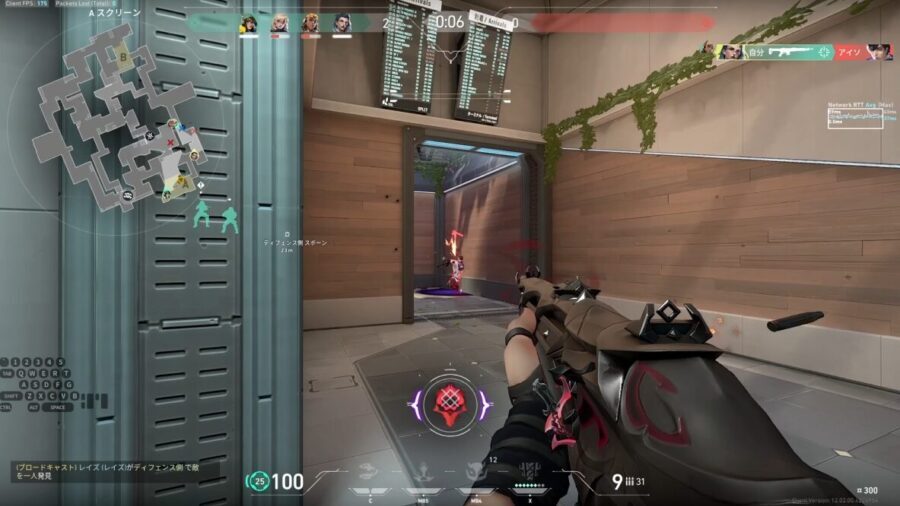
Task: Click the fourth teammate agent portrait
Action: (342, 23)
